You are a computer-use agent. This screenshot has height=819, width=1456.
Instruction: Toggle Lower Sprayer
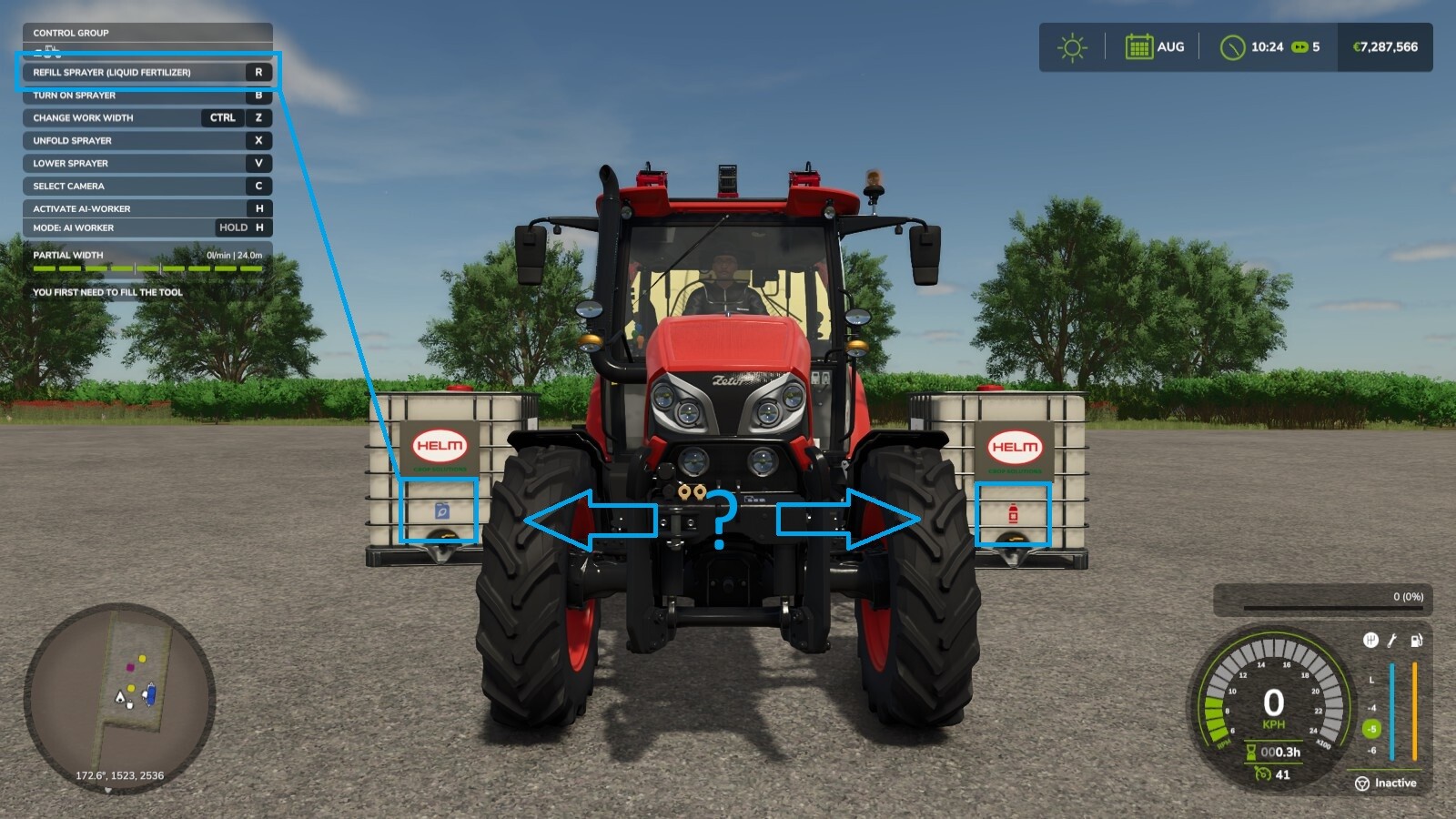click(x=146, y=163)
